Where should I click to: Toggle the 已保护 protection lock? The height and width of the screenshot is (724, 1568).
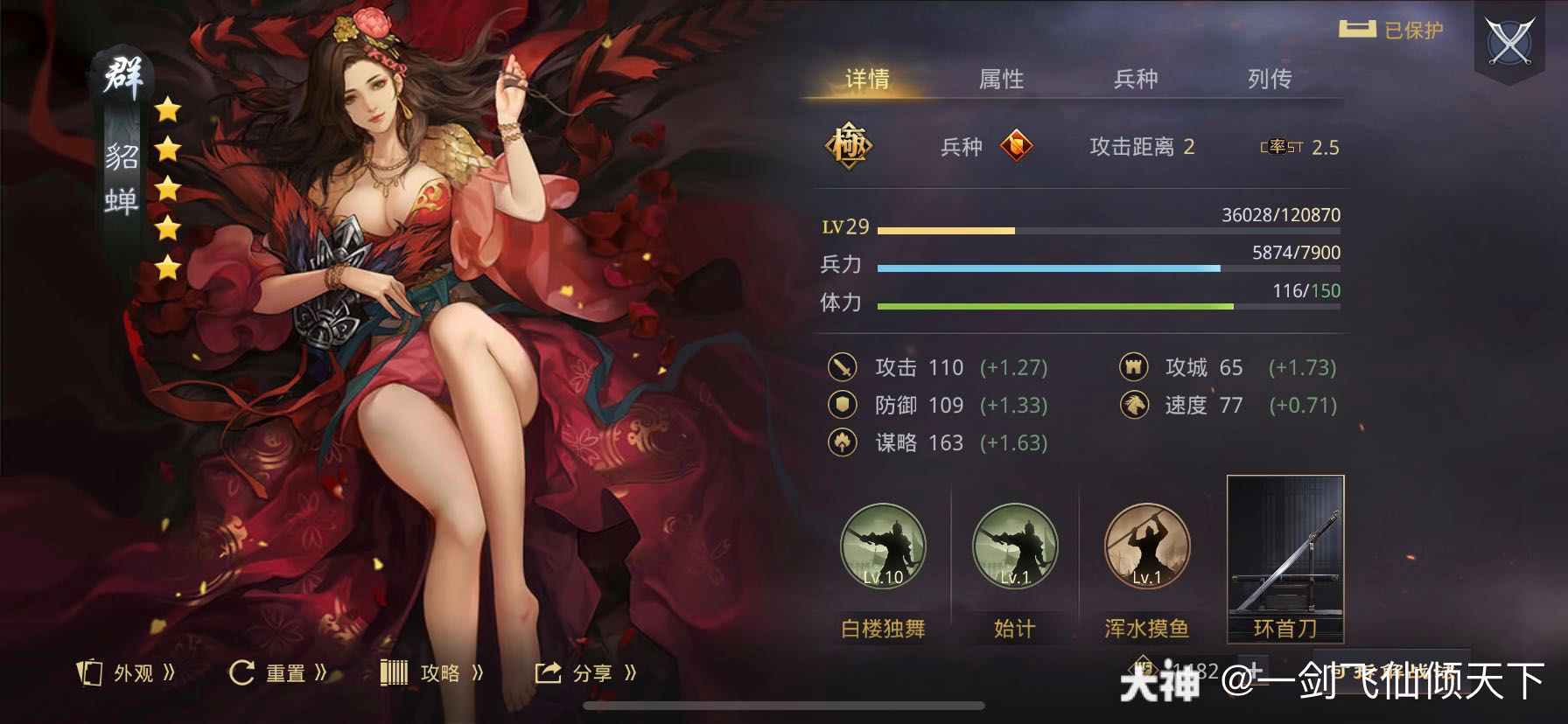click(1391, 29)
